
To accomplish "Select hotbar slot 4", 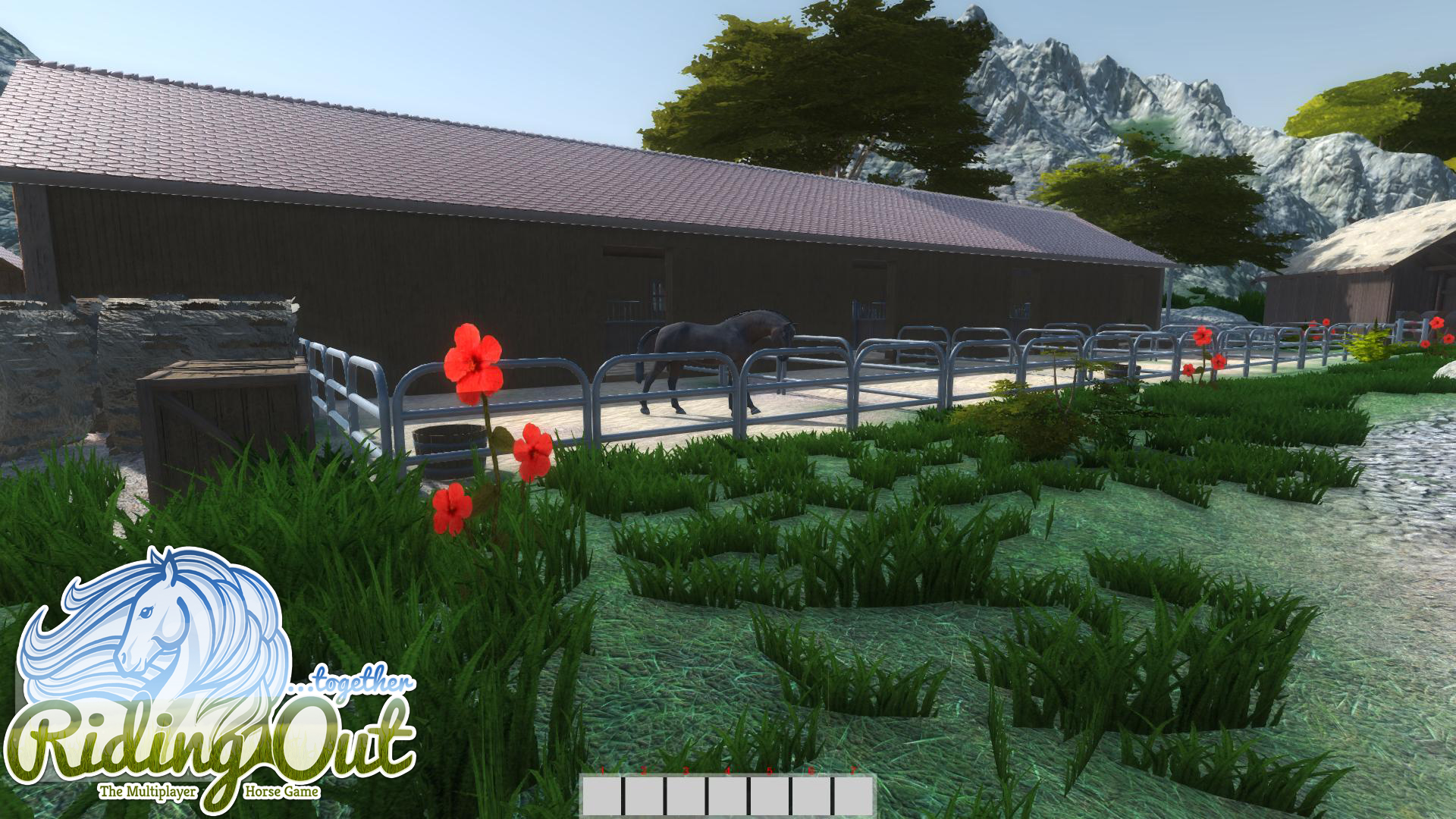I will pyautogui.click(x=725, y=798).
